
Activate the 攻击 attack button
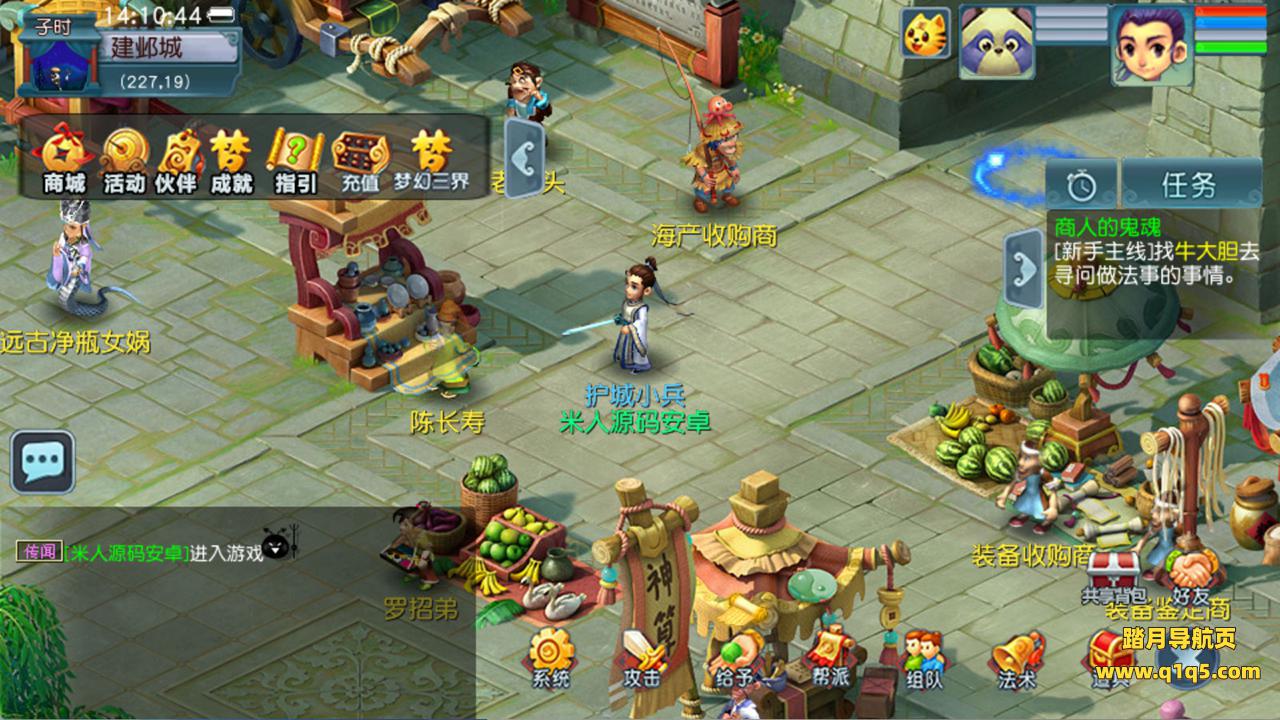tap(642, 658)
